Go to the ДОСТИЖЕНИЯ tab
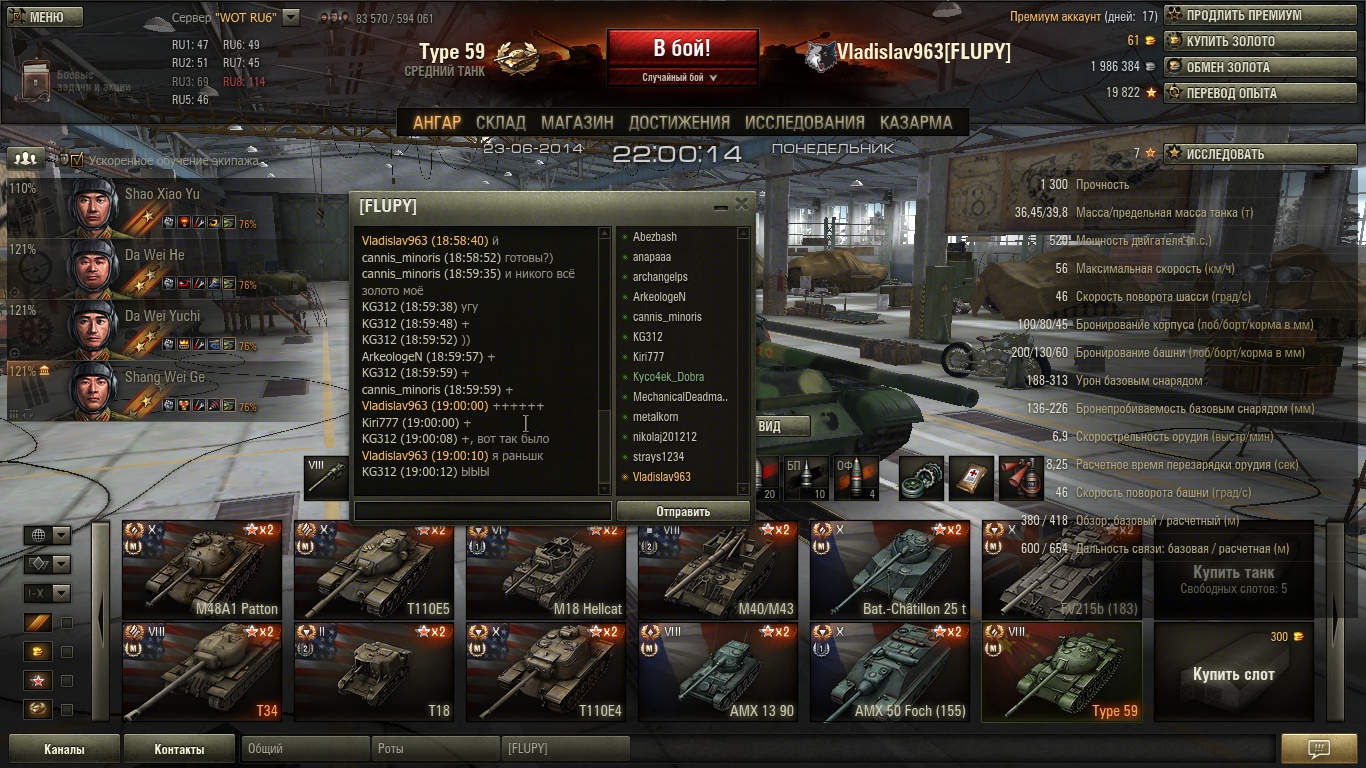Image resolution: width=1366 pixels, height=768 pixels. (x=679, y=122)
